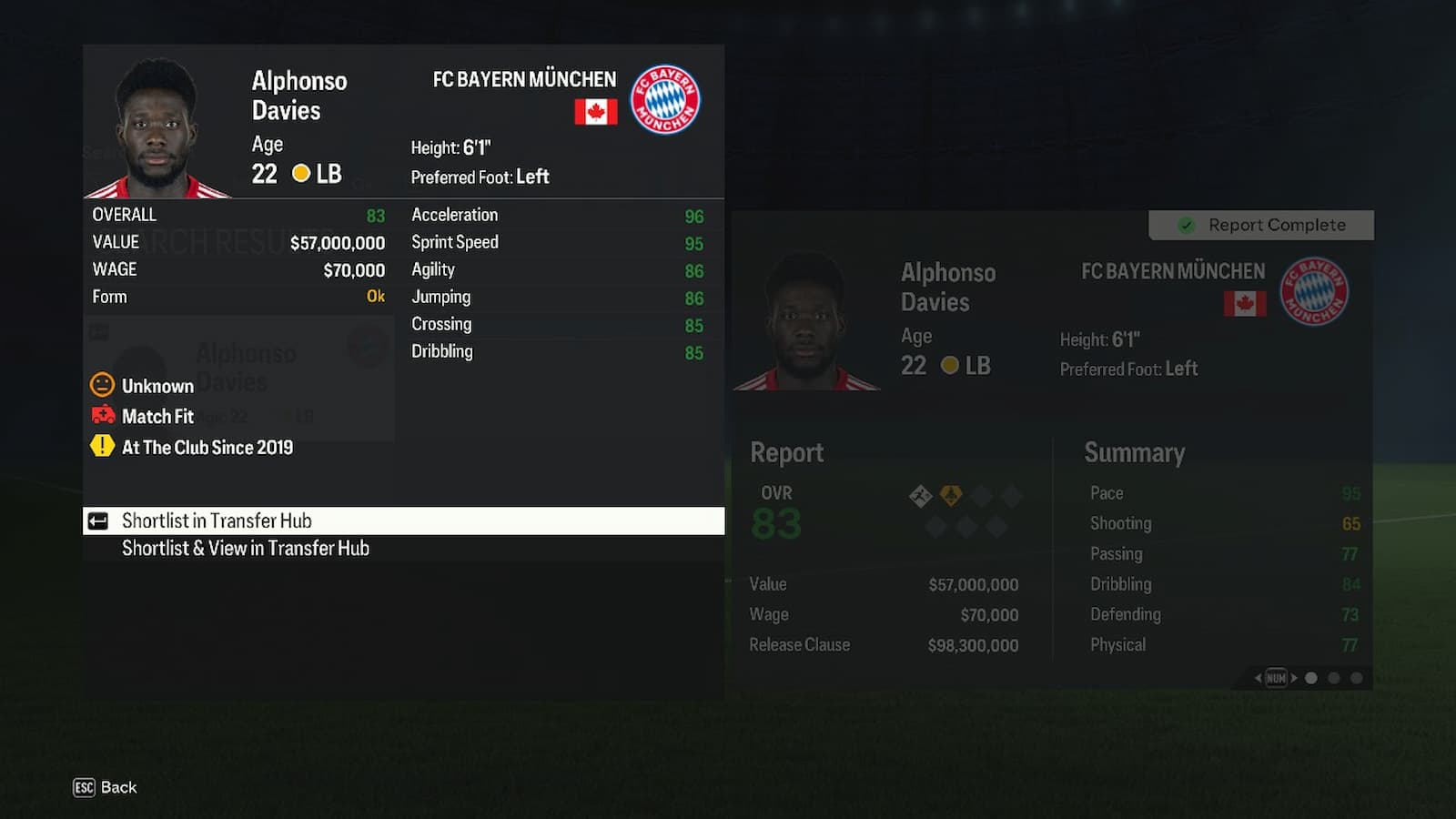1456x819 pixels.
Task: Select Shortlist in Transfer Hub
Action: 217,521
